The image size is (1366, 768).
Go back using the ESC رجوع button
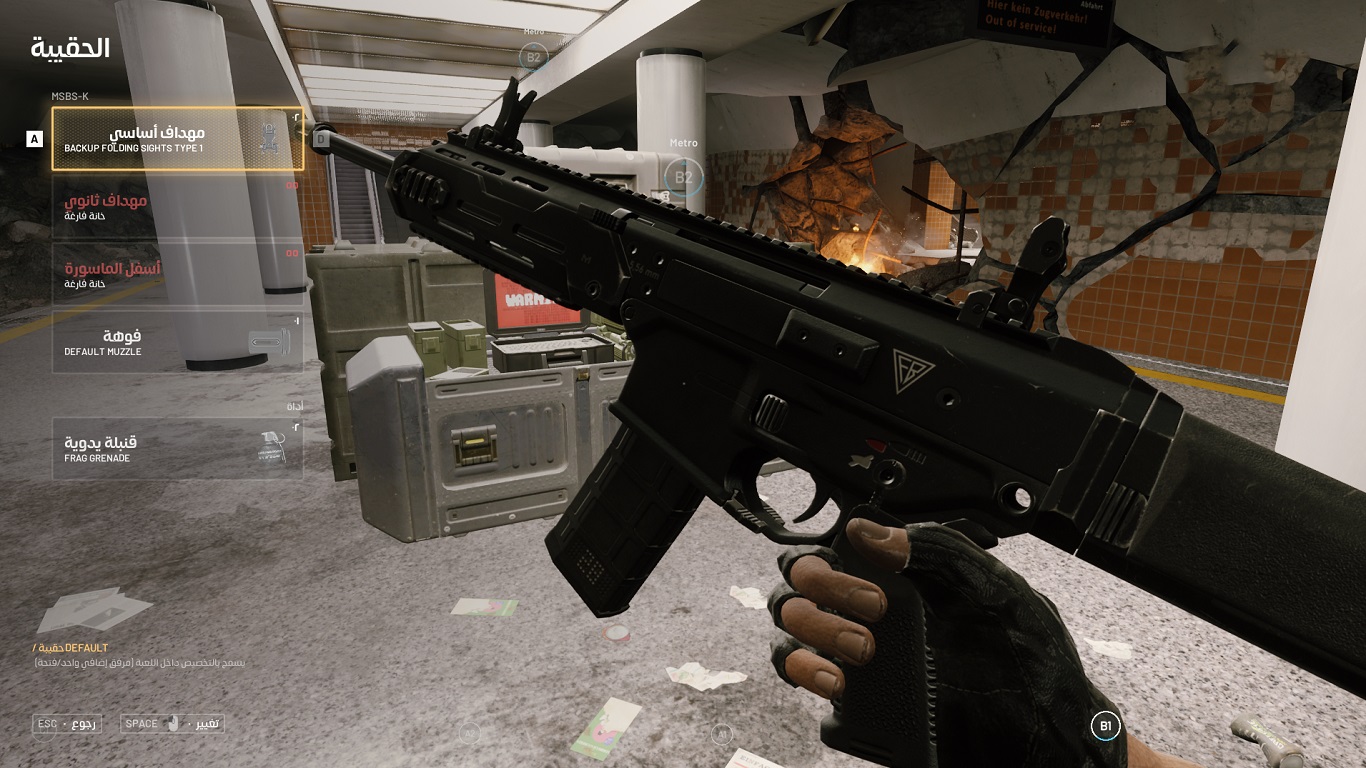coord(67,723)
